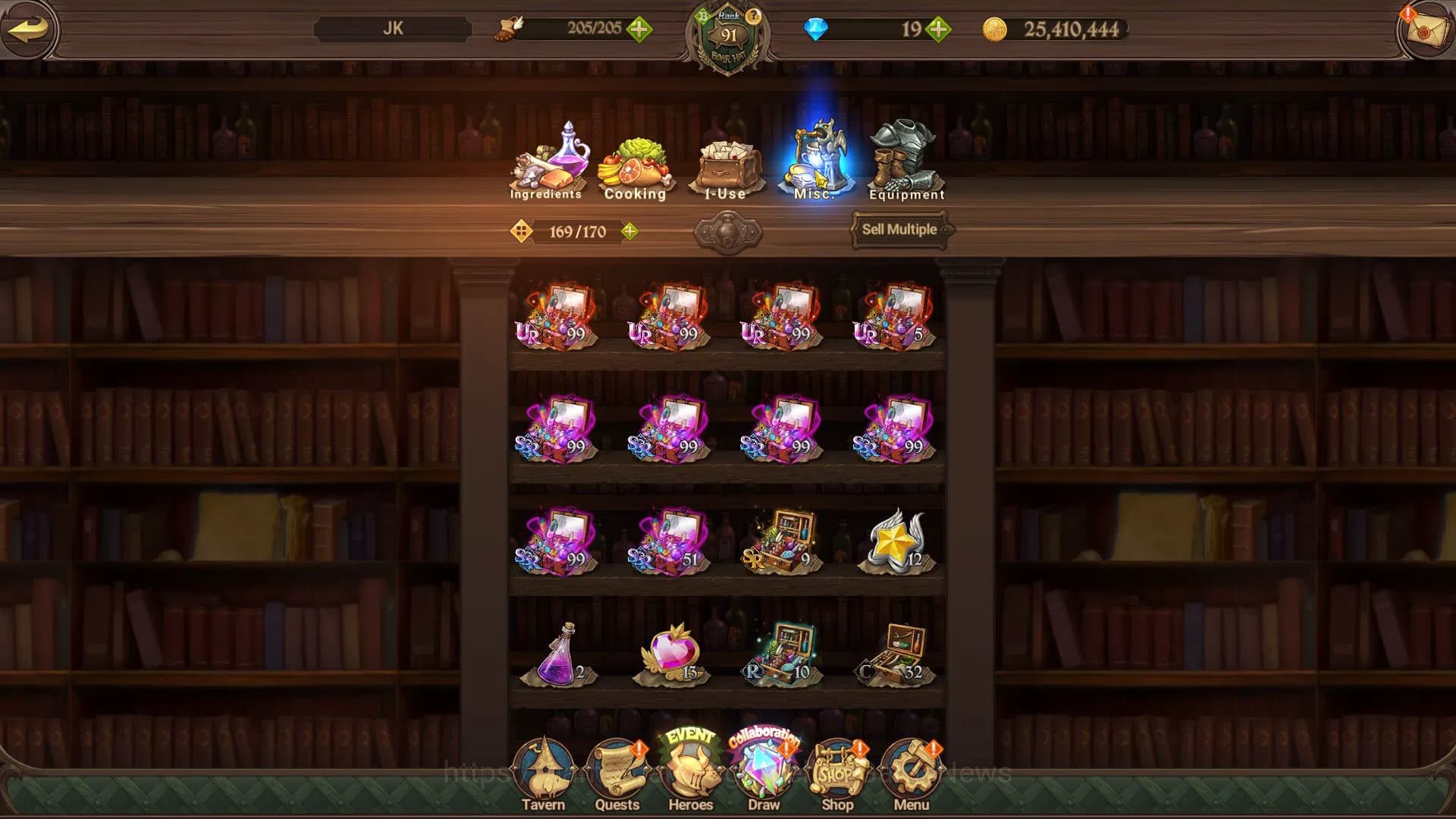Select the pink heart gem item
The image size is (1456, 819).
click(670, 654)
